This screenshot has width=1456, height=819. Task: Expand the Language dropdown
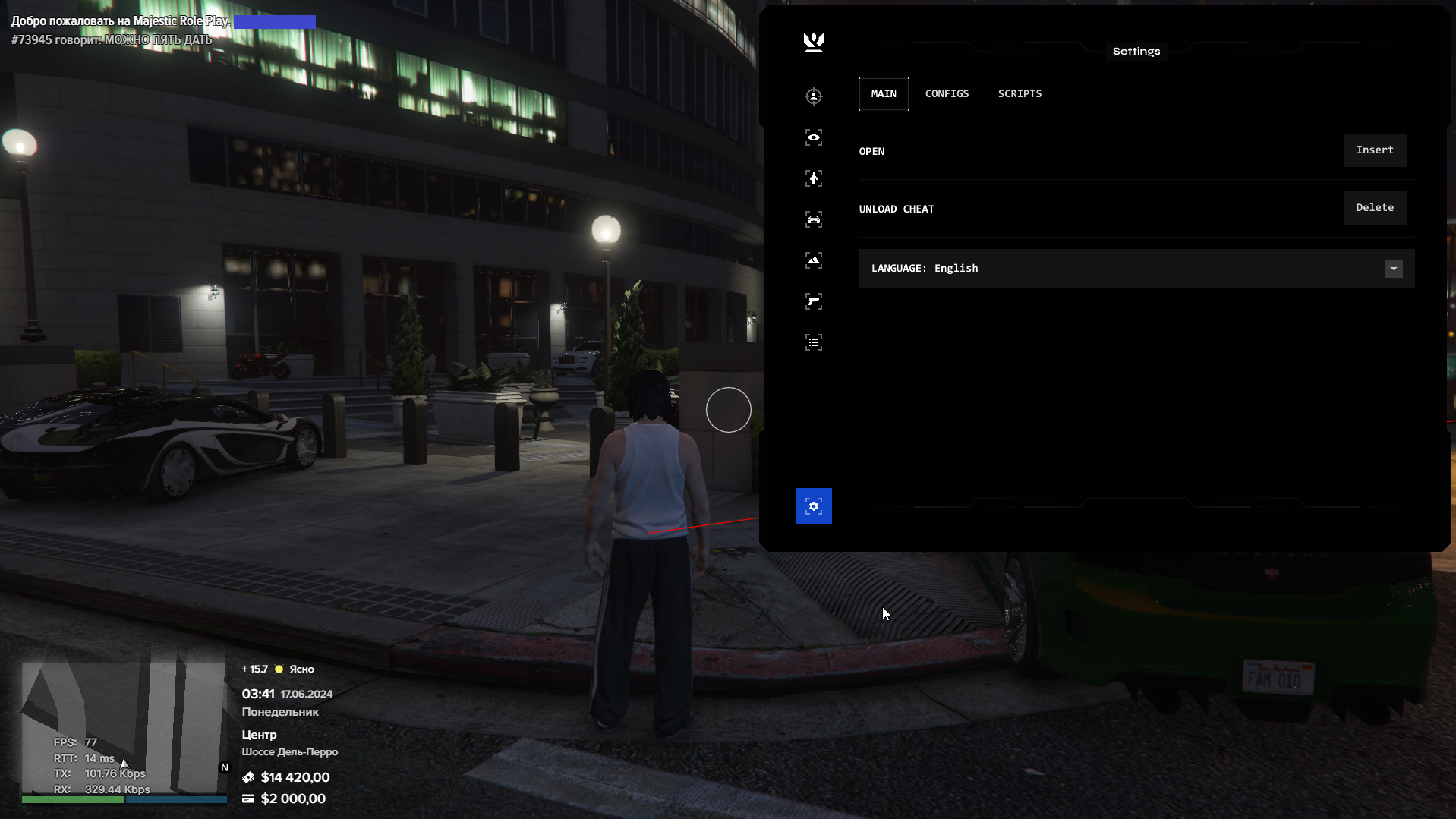pyautogui.click(x=1393, y=269)
